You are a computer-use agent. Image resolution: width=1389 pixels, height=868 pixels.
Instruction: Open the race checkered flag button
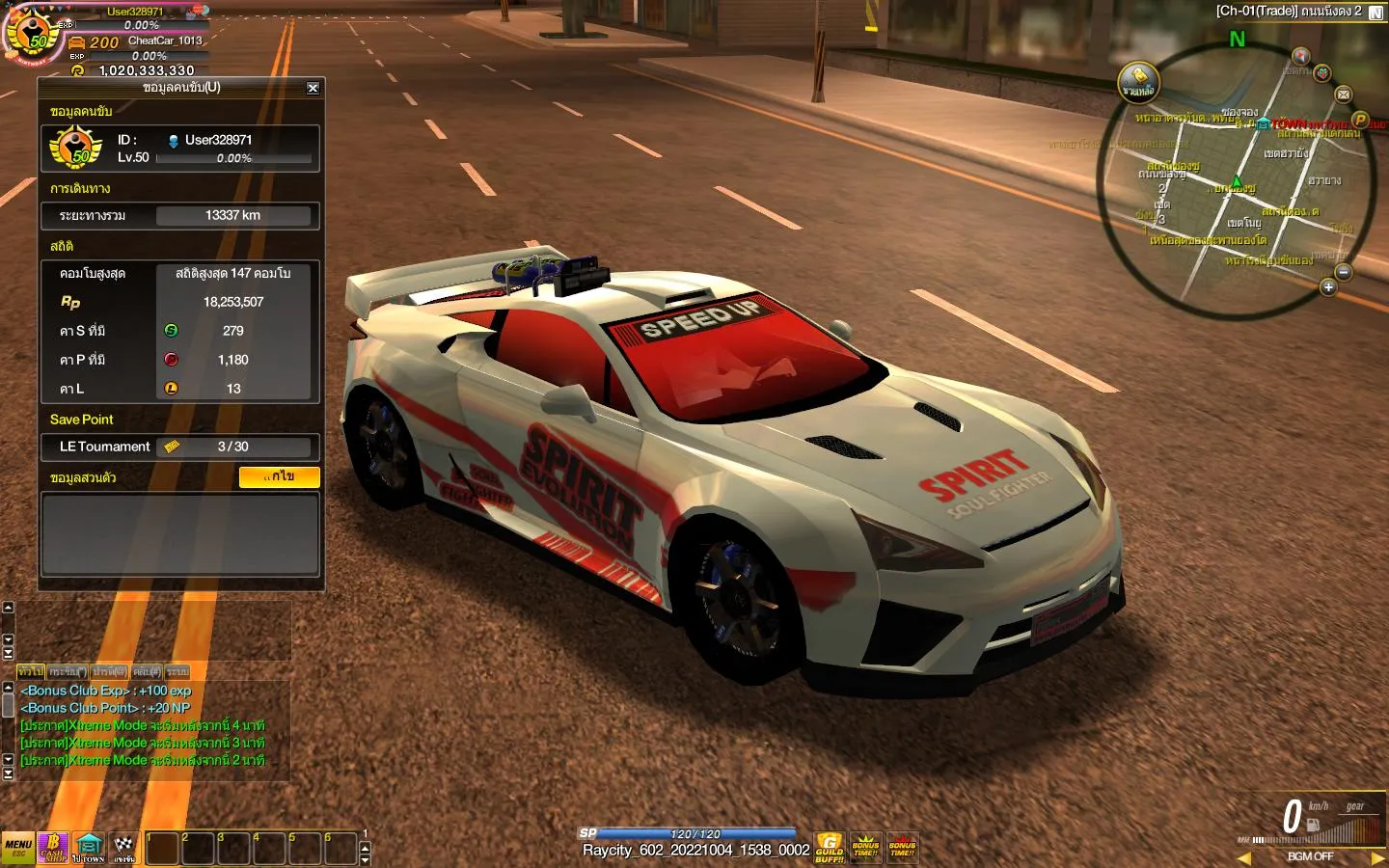click(124, 848)
